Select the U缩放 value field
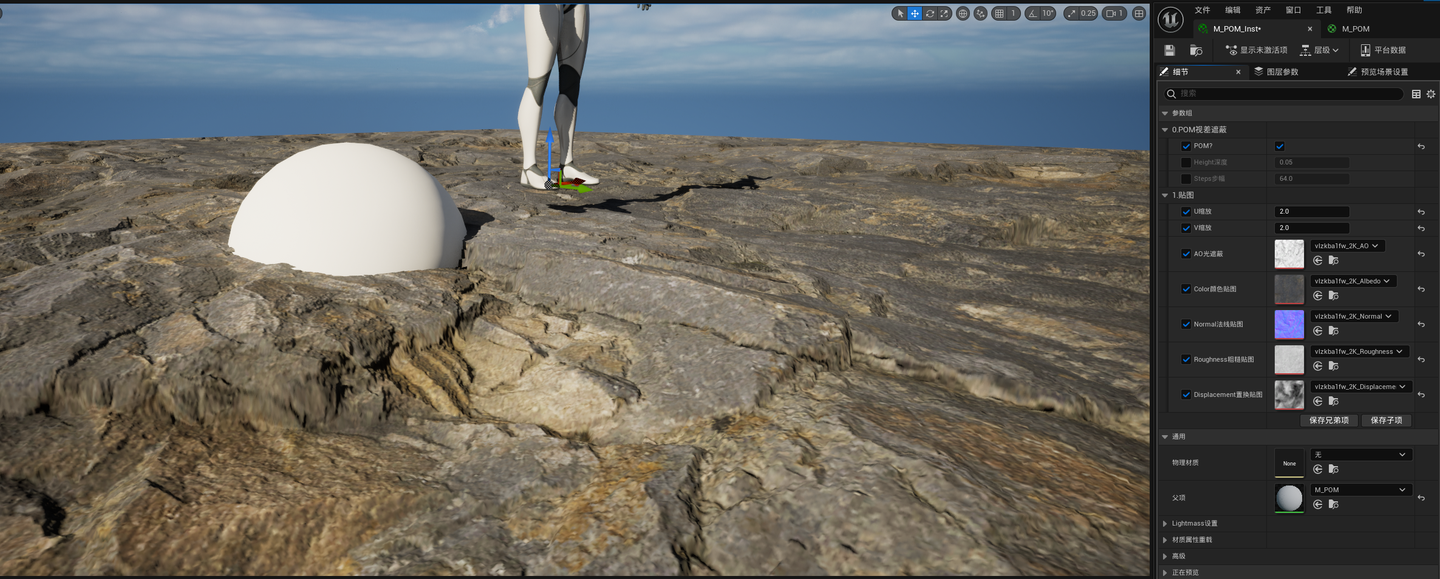1440x579 pixels. [x=1311, y=212]
